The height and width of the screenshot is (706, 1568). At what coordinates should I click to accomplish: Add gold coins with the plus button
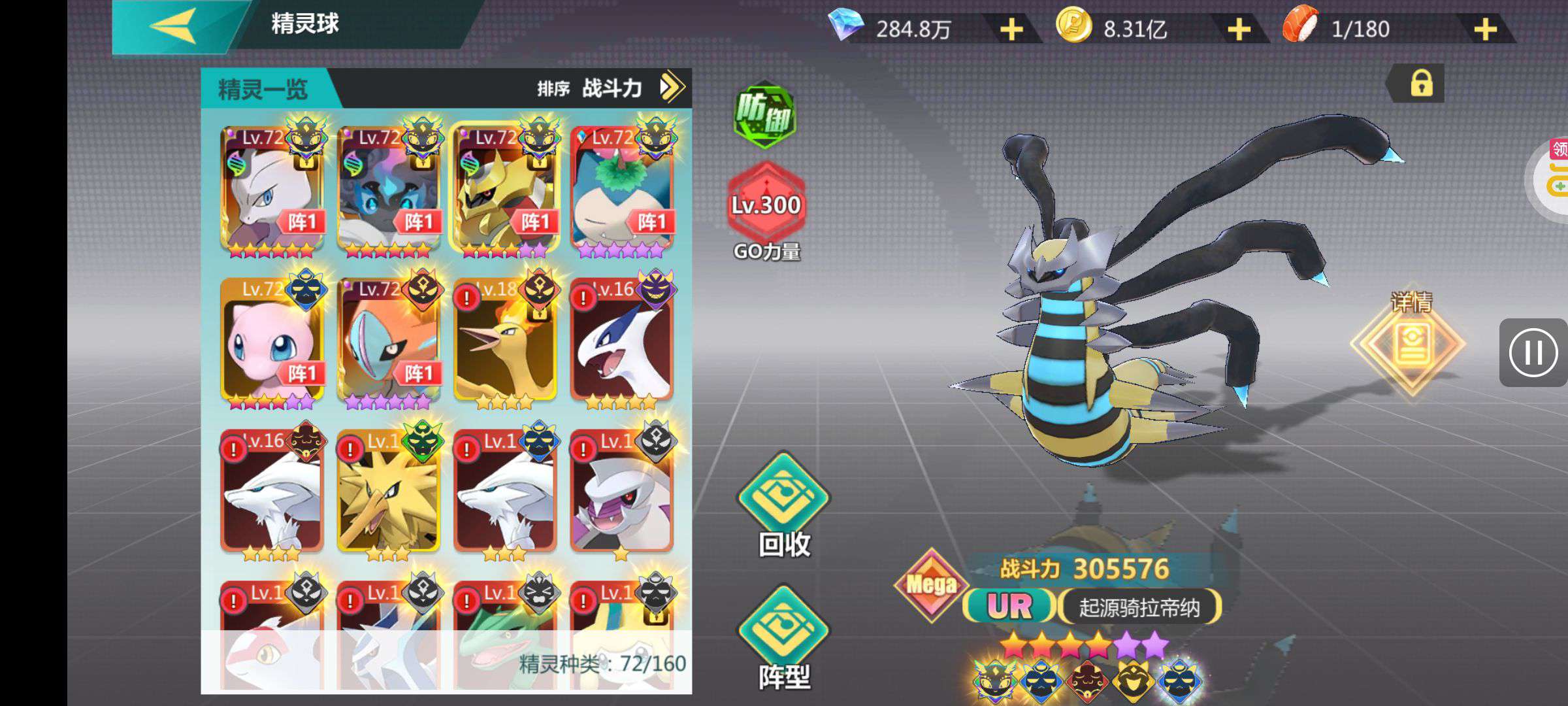click(x=1239, y=29)
